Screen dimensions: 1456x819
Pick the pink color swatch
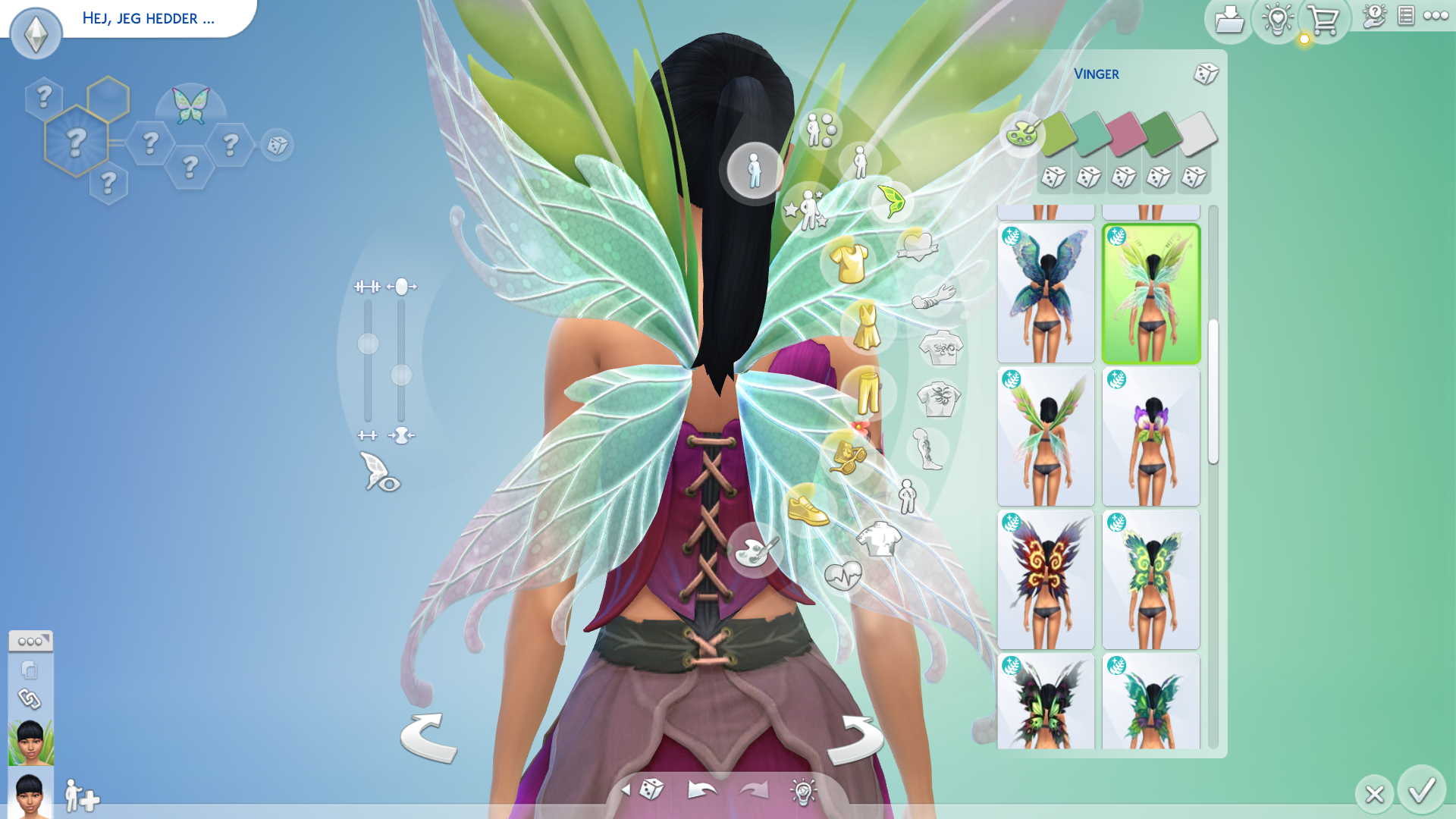coord(1125,134)
